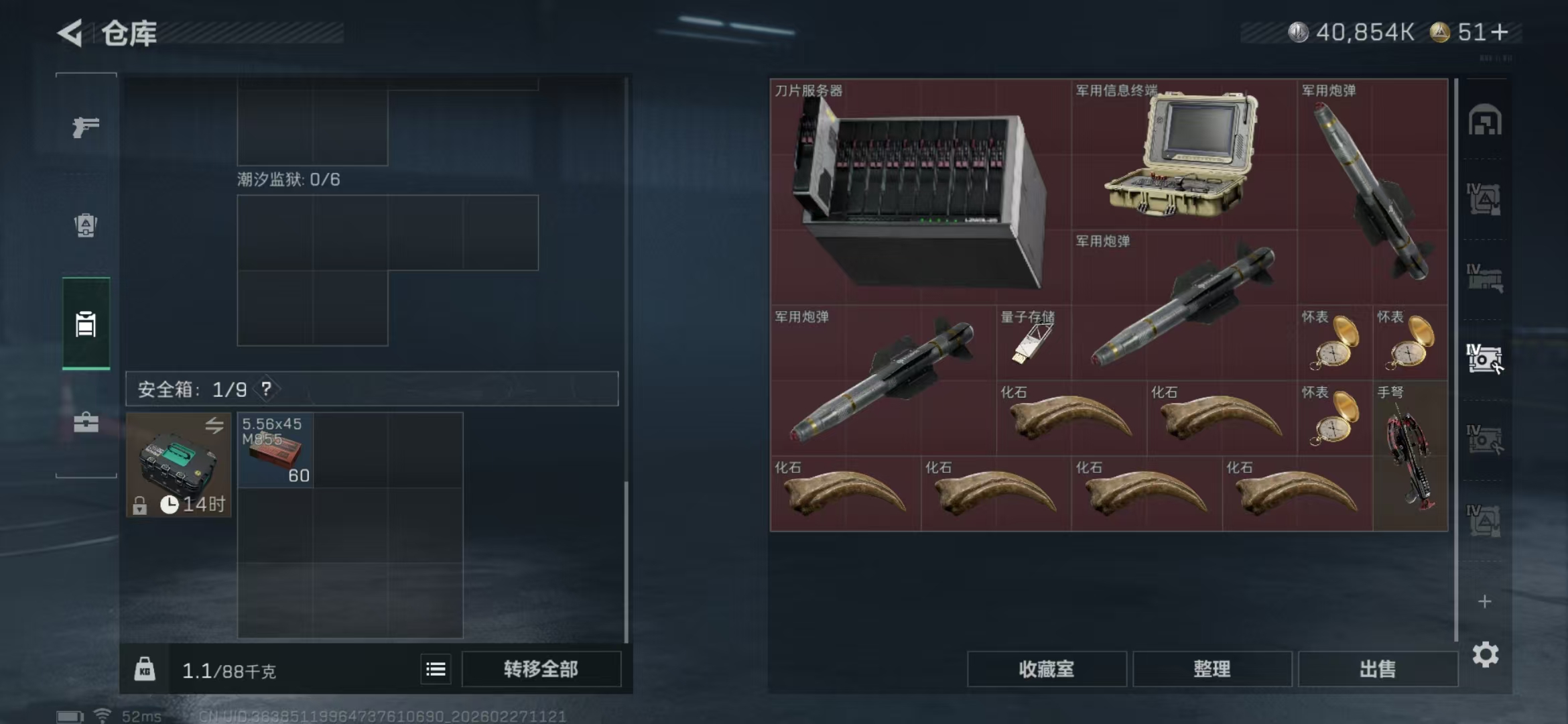Open the backpack equipment panel

click(x=86, y=227)
